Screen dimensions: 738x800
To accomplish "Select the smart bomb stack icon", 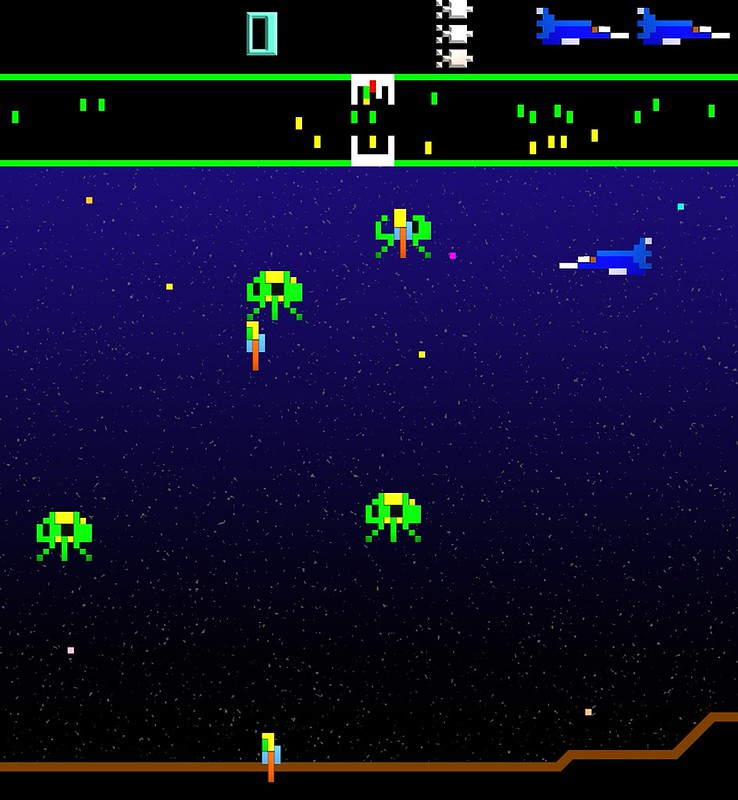I will coord(455,33).
